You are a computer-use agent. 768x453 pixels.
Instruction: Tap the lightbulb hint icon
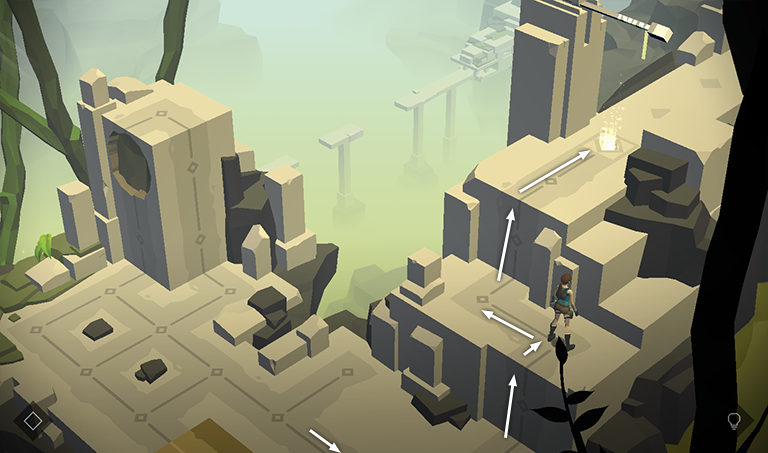point(733,421)
